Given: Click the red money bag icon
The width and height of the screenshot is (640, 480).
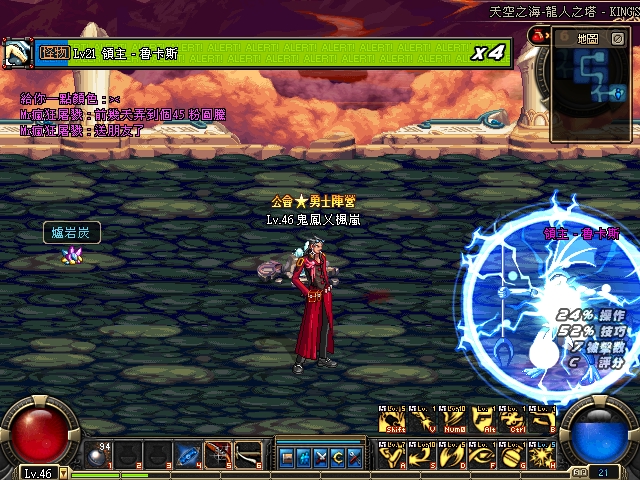Looking at the screenshot, I should click(x=536, y=36).
